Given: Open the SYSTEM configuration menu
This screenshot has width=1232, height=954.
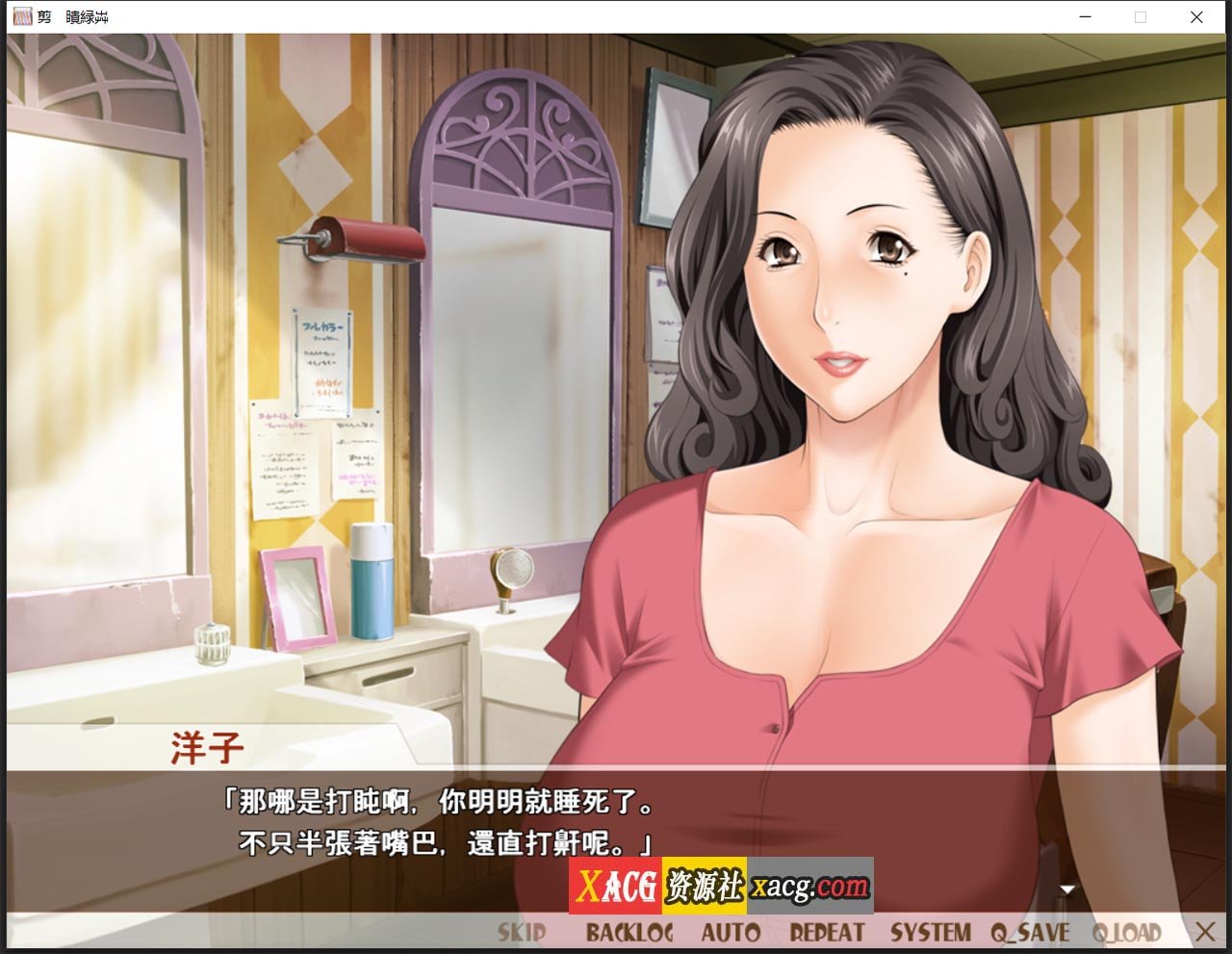Looking at the screenshot, I should (x=930, y=931).
